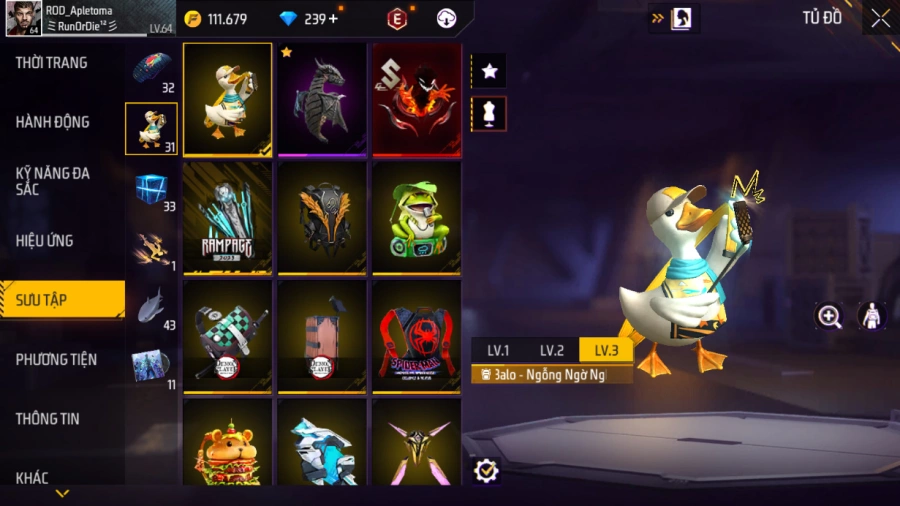Switch backpack preview to LV.2
The height and width of the screenshot is (506, 900).
tap(552, 350)
